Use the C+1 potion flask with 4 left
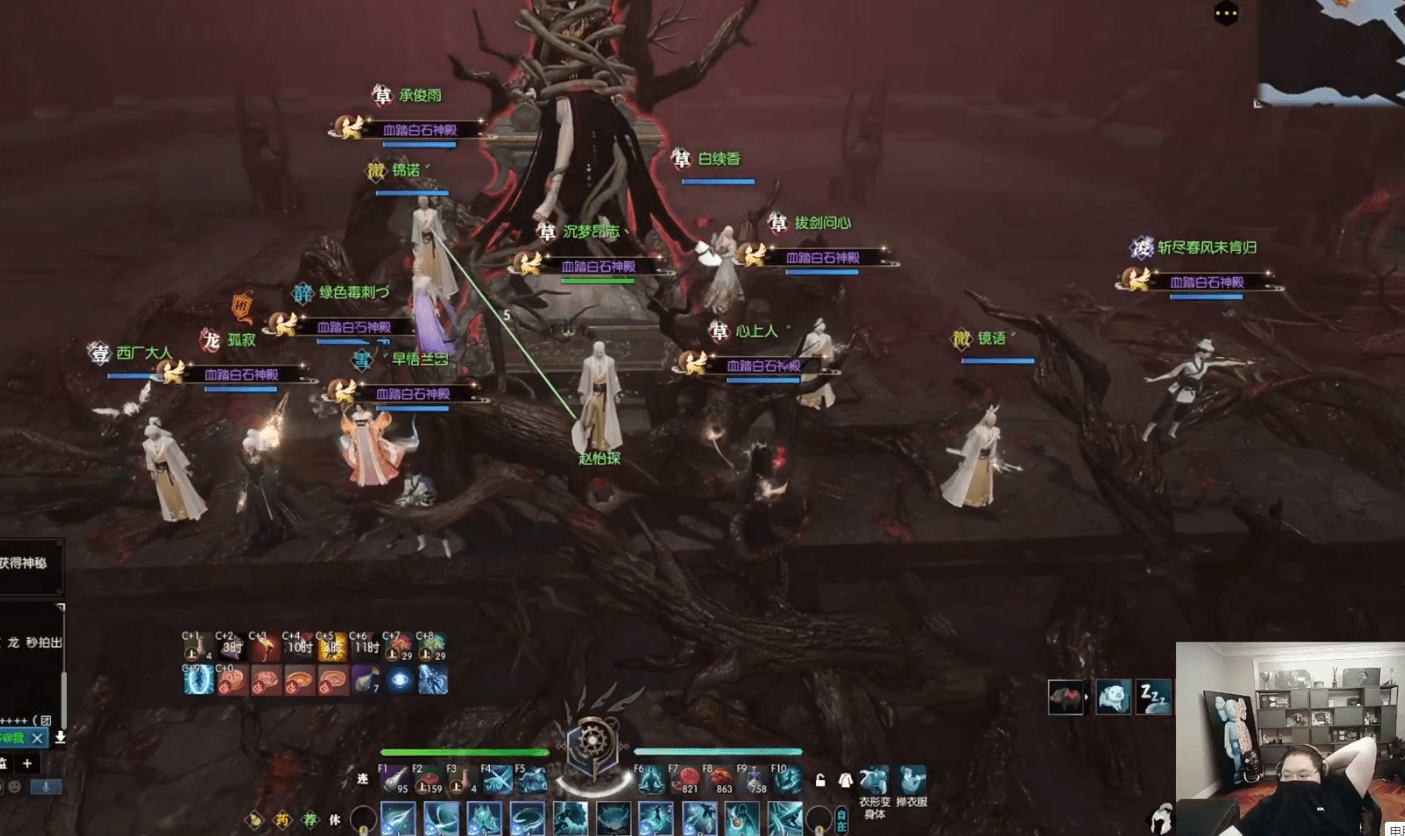The image size is (1405, 836). coord(198,648)
